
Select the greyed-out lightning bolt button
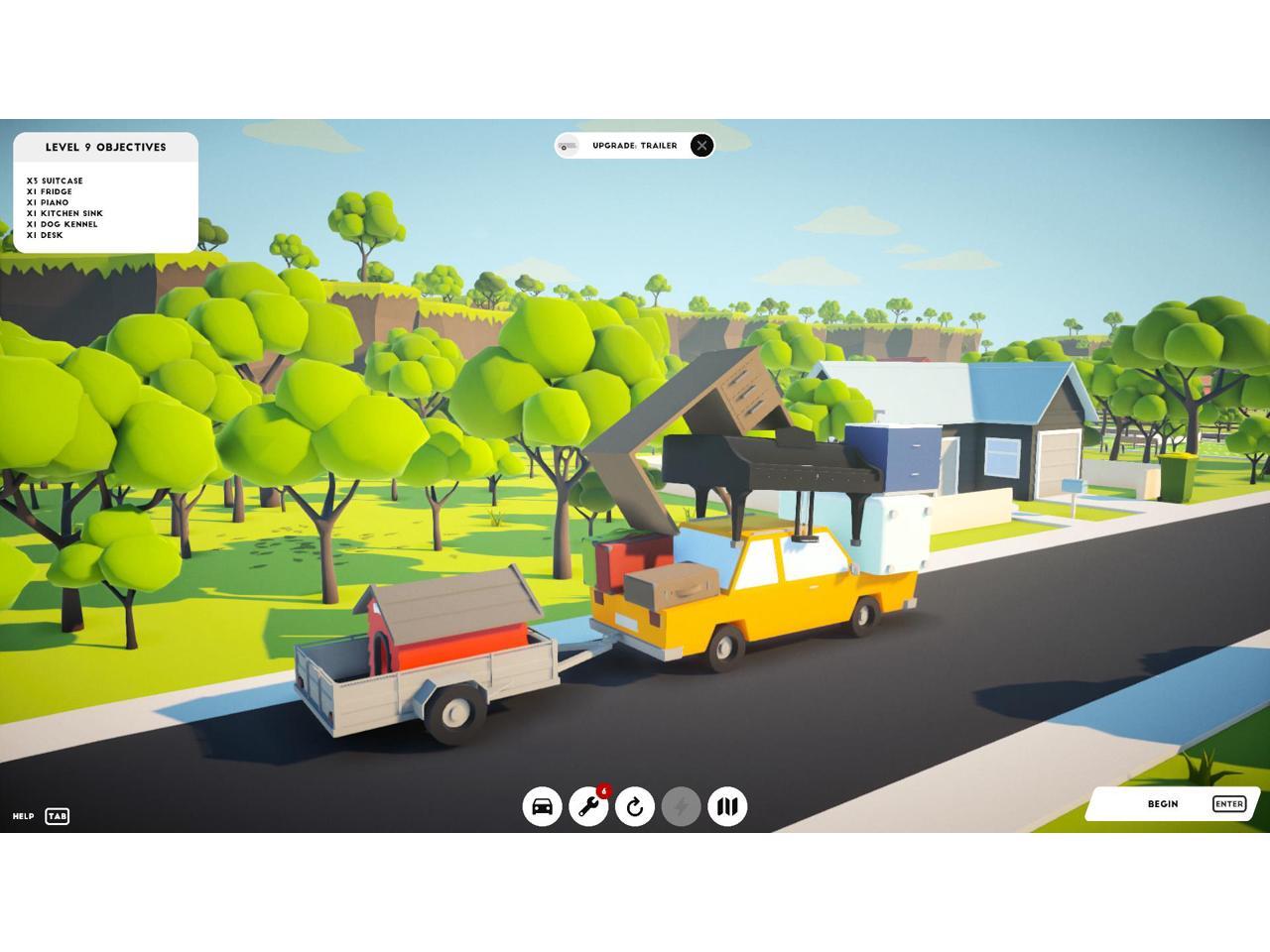tap(681, 806)
